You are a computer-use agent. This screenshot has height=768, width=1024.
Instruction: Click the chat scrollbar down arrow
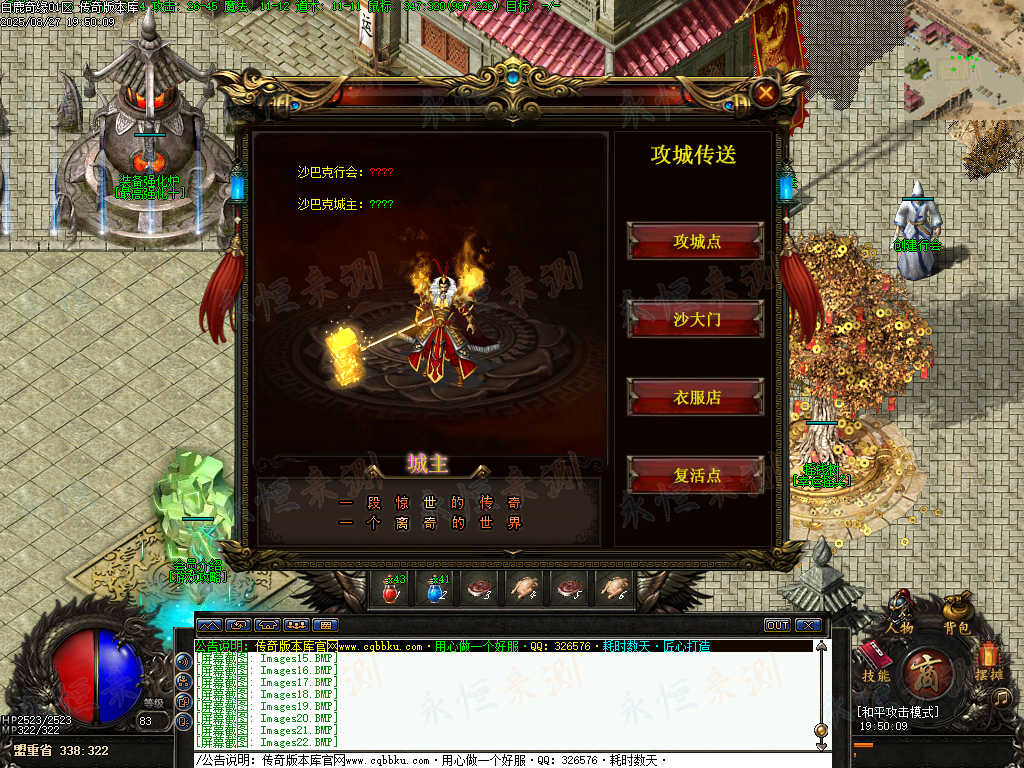click(821, 745)
